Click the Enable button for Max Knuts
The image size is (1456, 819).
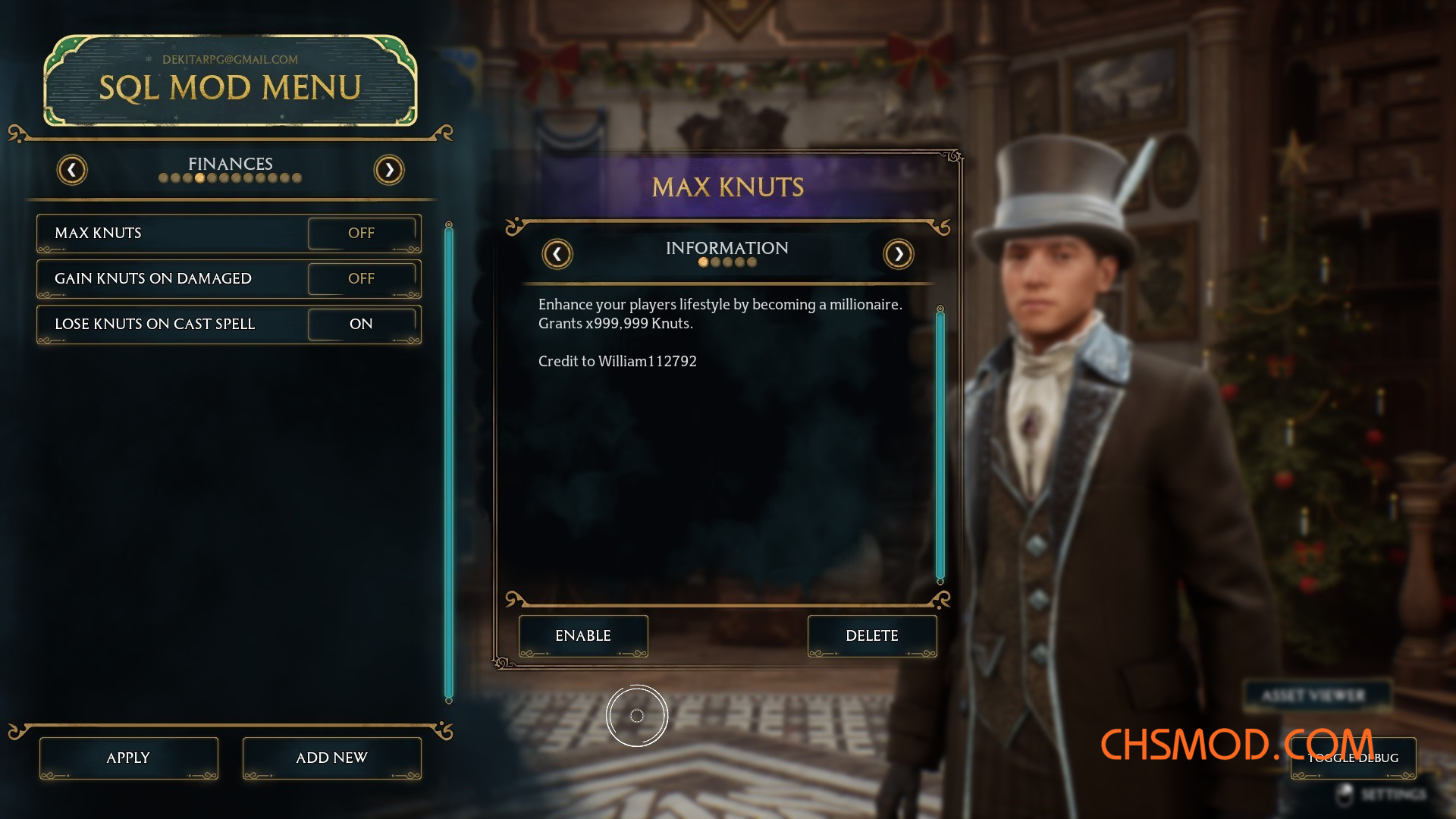click(x=583, y=636)
